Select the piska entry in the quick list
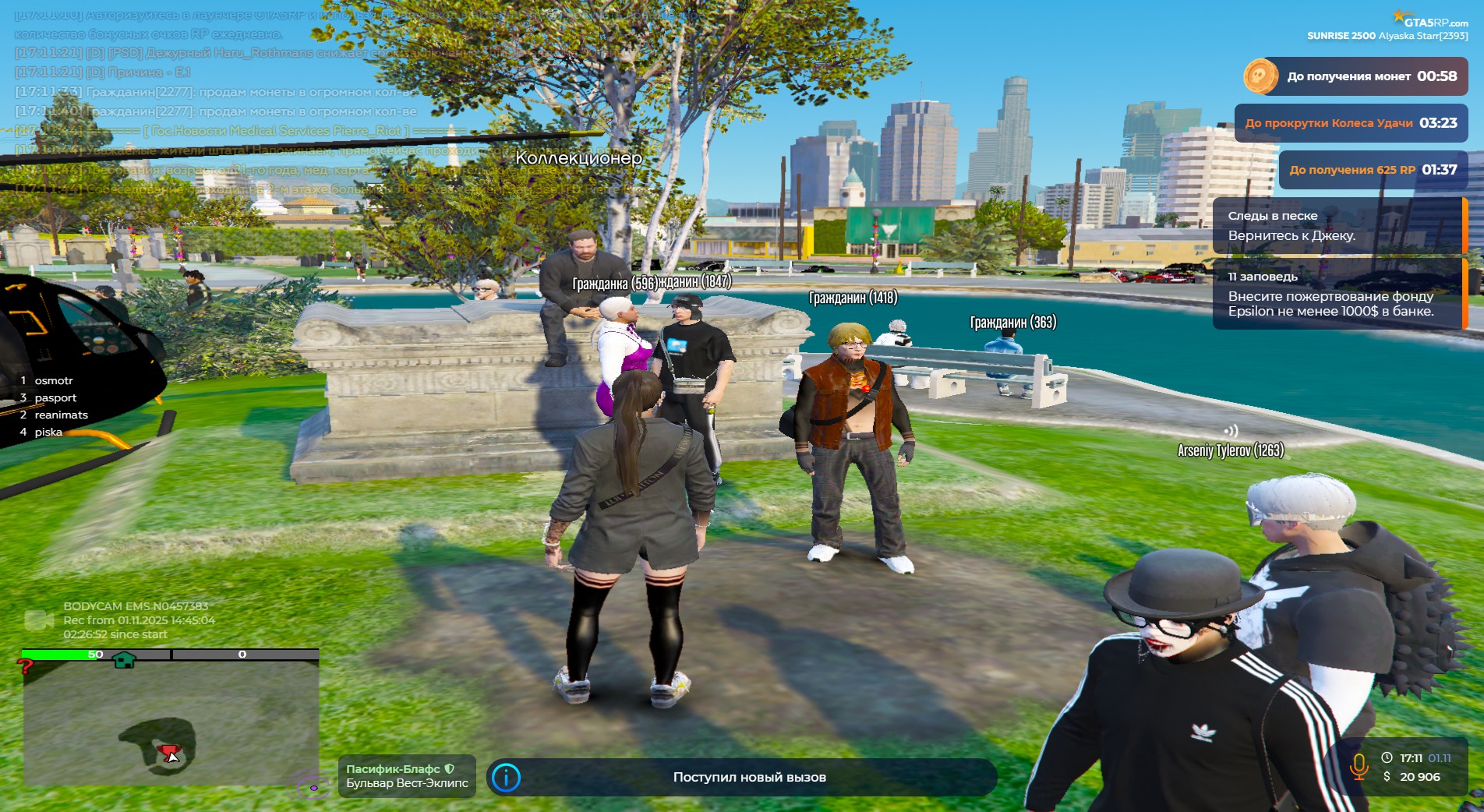Screen dimensions: 1484x812 tap(48, 432)
